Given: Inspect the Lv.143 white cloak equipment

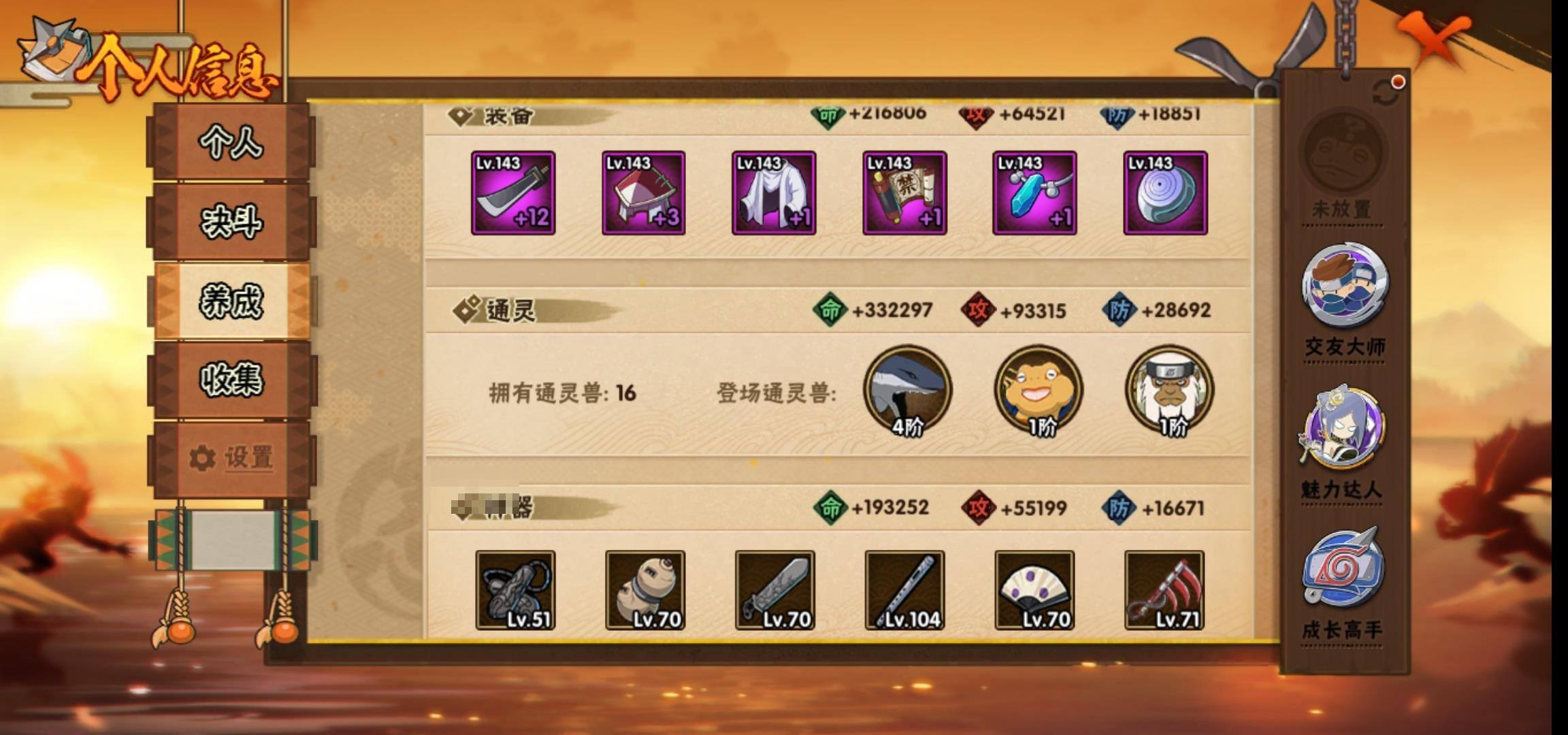Looking at the screenshot, I should coord(773,193).
